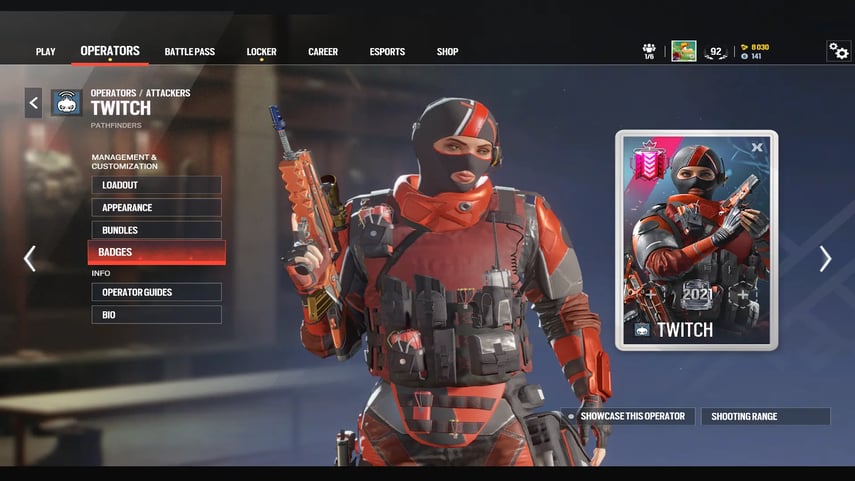Viewport: 855px width, 481px height.
Task: Open the Badges section
Action: click(156, 252)
